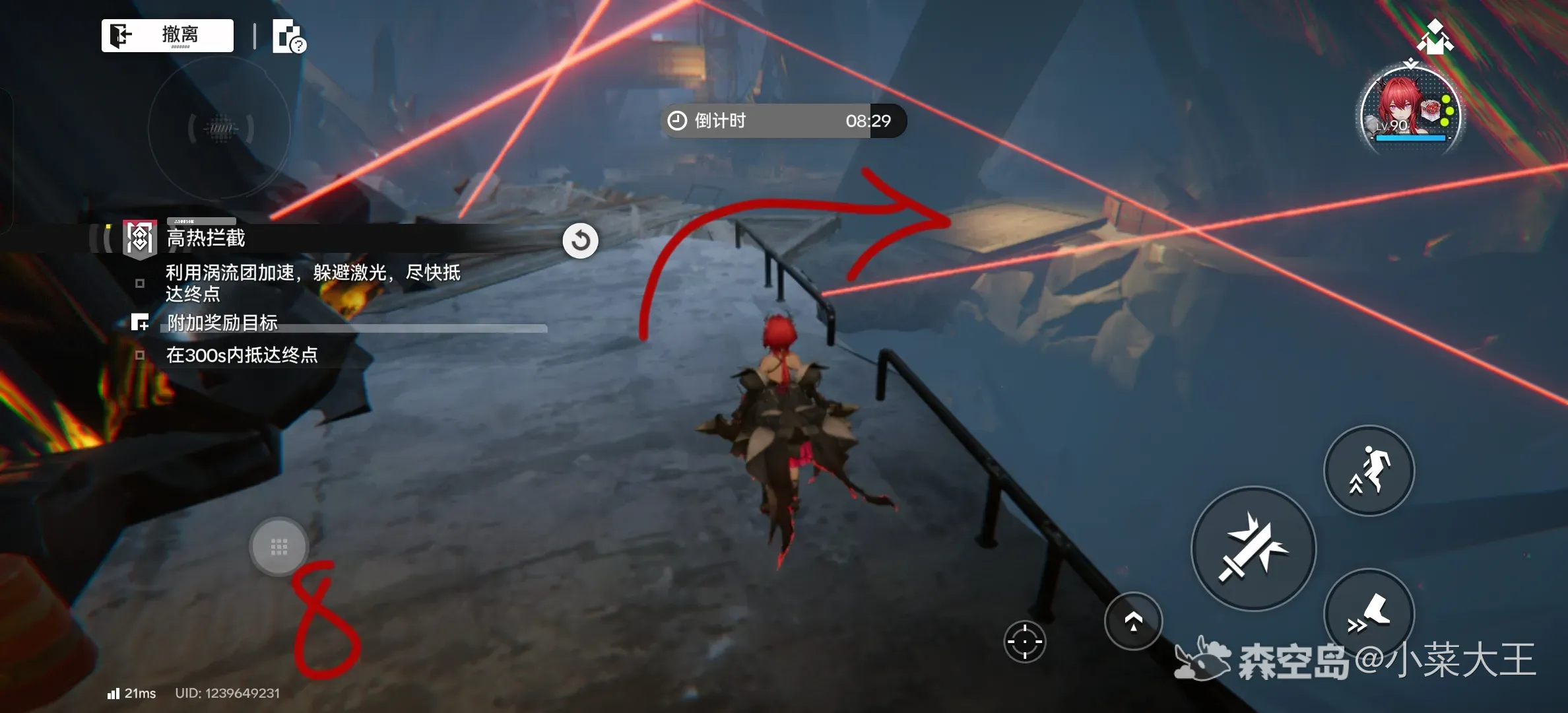Image resolution: width=1568 pixels, height=713 pixels.
Task: Select the 高热拦截 objective tracker header
Action: [x=206, y=238]
